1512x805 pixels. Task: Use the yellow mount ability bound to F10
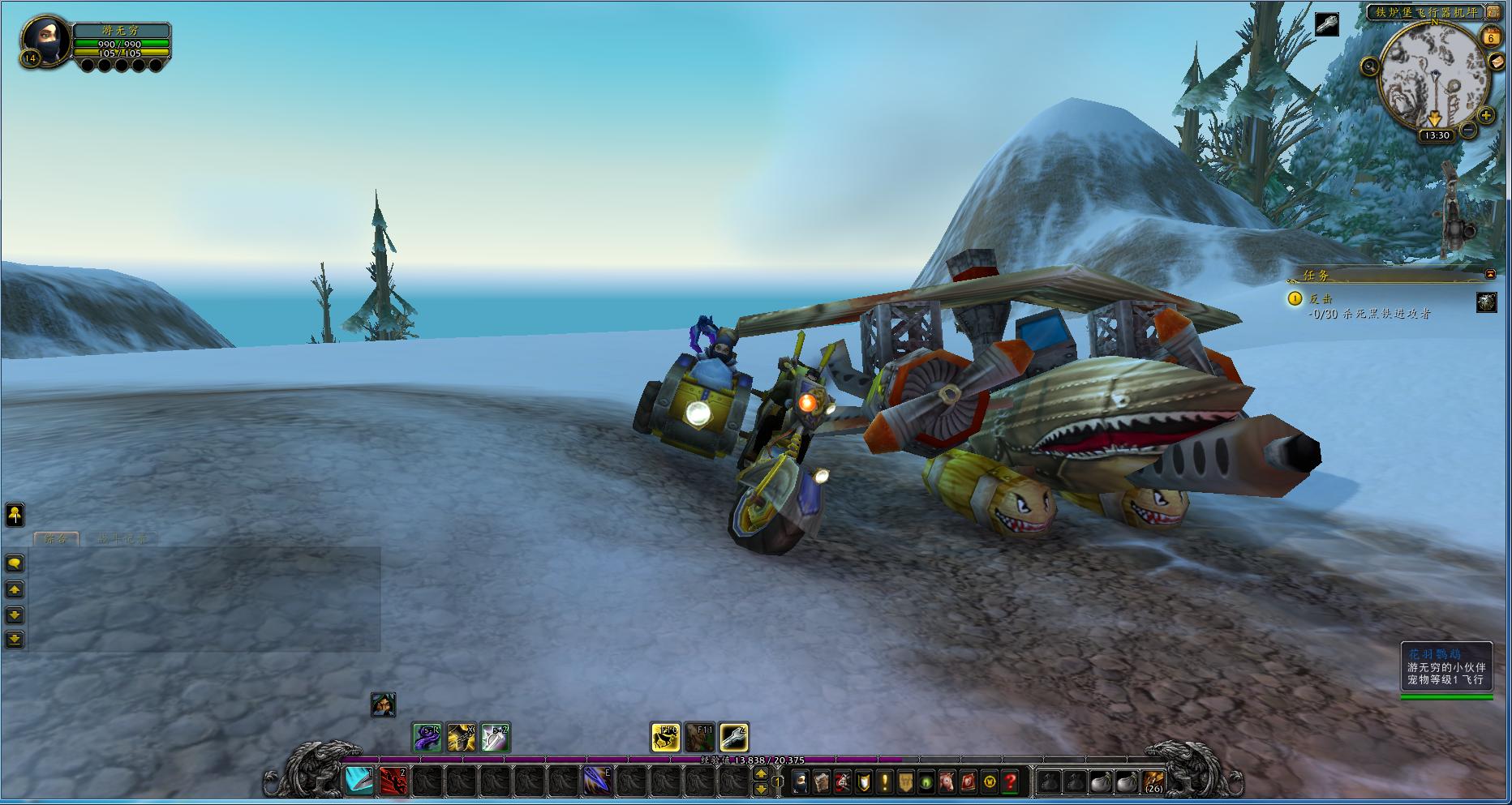point(666,737)
